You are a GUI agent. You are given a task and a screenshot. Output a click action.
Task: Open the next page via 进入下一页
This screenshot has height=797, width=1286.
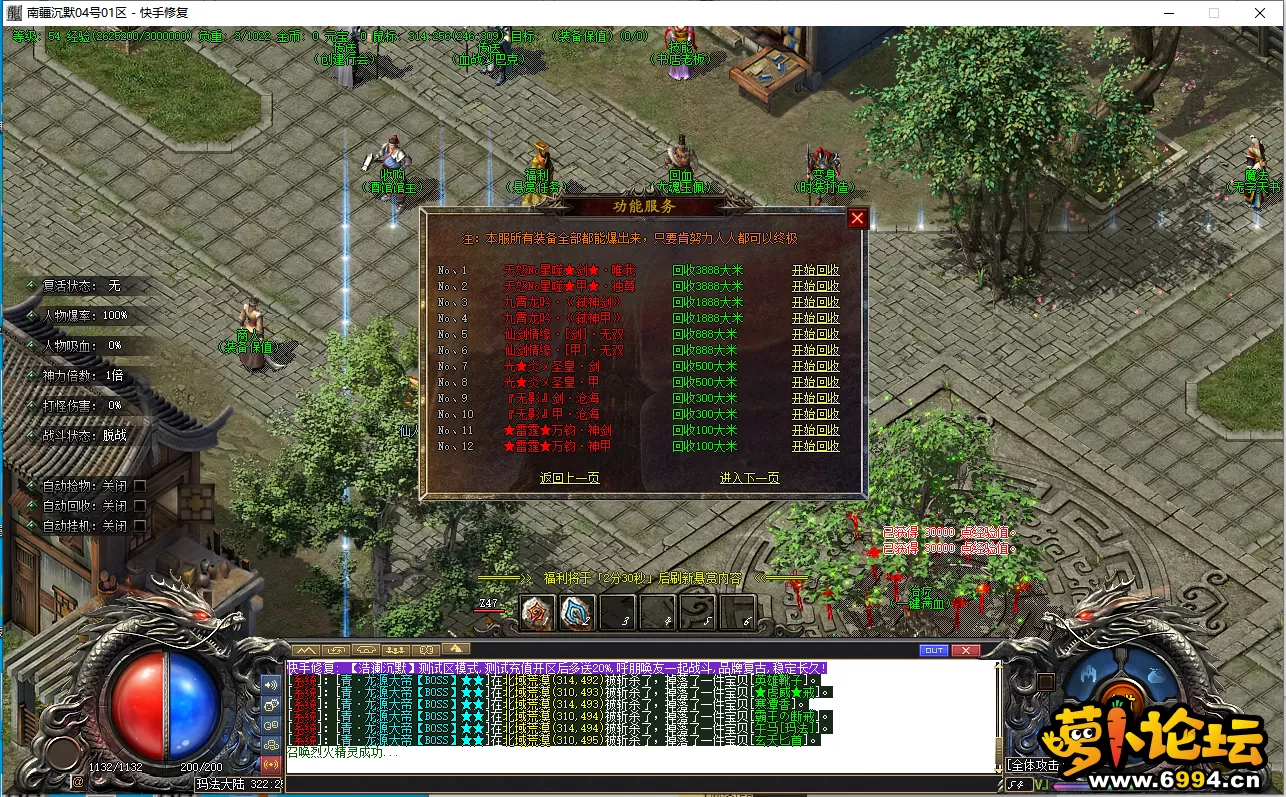(749, 478)
